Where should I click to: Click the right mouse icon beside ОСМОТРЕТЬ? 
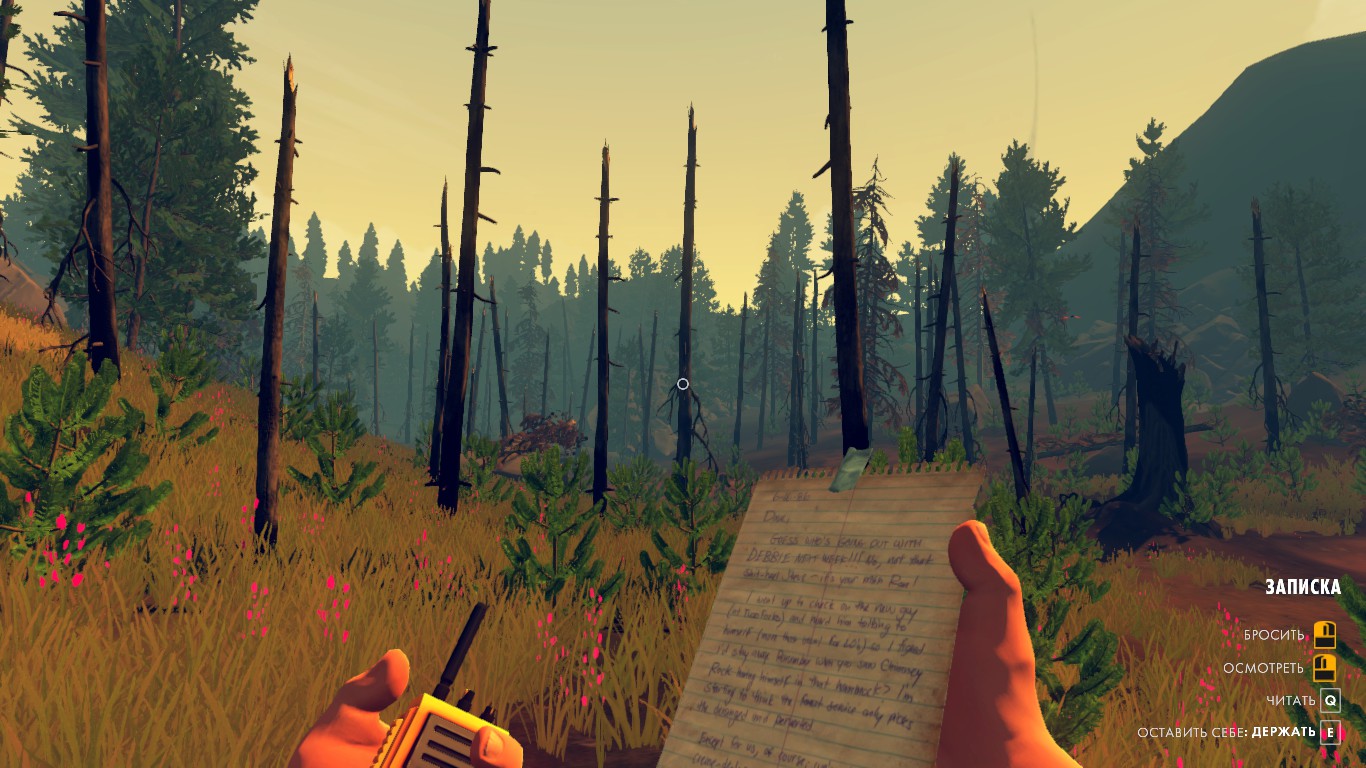point(1325,668)
